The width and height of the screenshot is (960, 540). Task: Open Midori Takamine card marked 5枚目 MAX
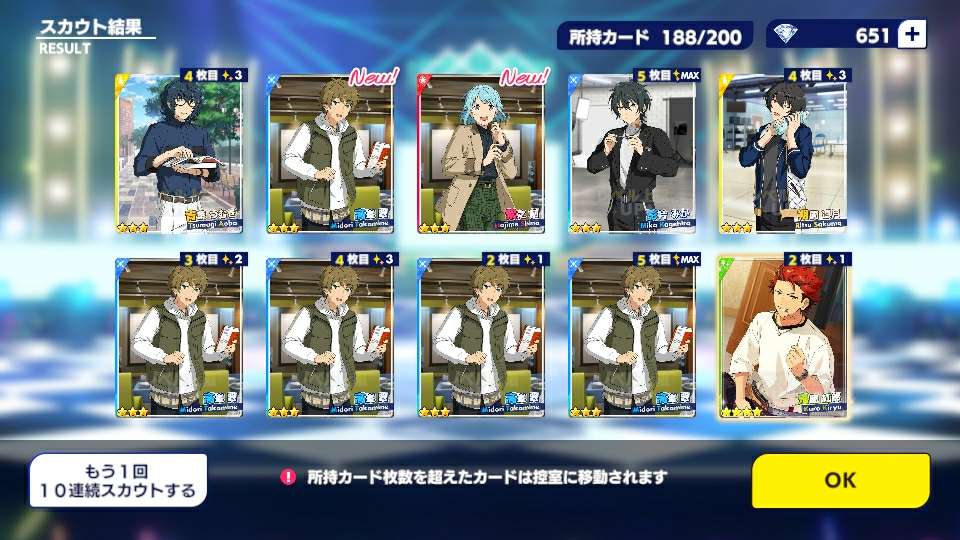pyautogui.click(x=632, y=336)
